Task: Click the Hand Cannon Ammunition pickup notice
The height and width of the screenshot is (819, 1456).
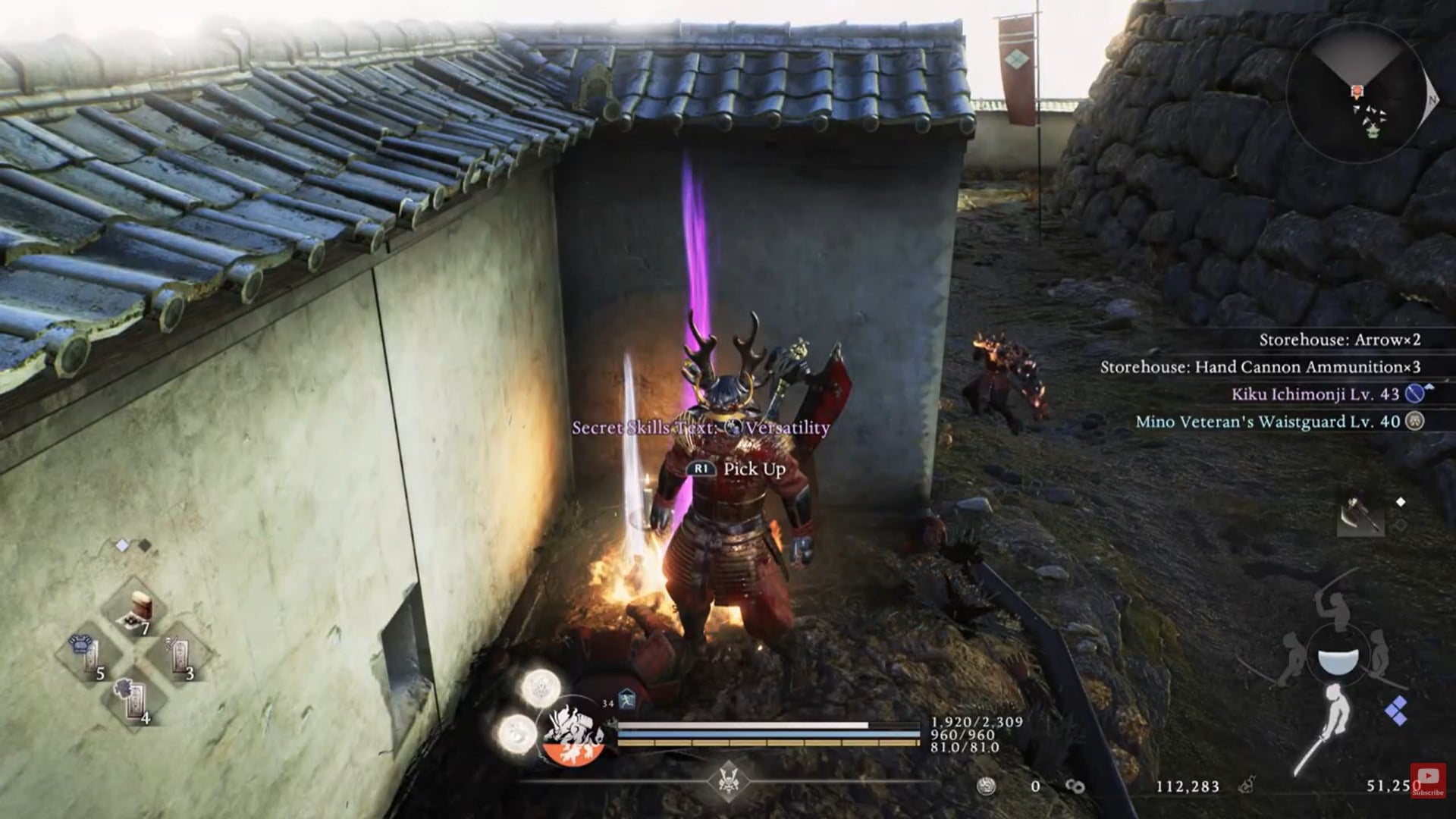Action: [x=1260, y=367]
